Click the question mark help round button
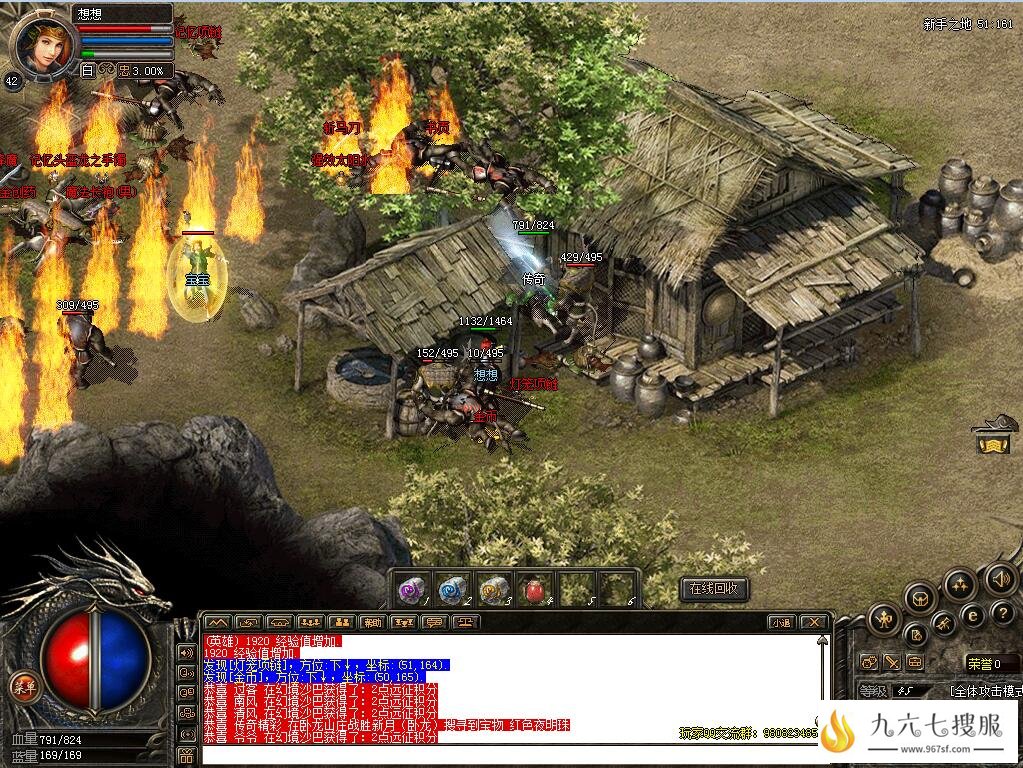1023x768 pixels. pos(1002,612)
